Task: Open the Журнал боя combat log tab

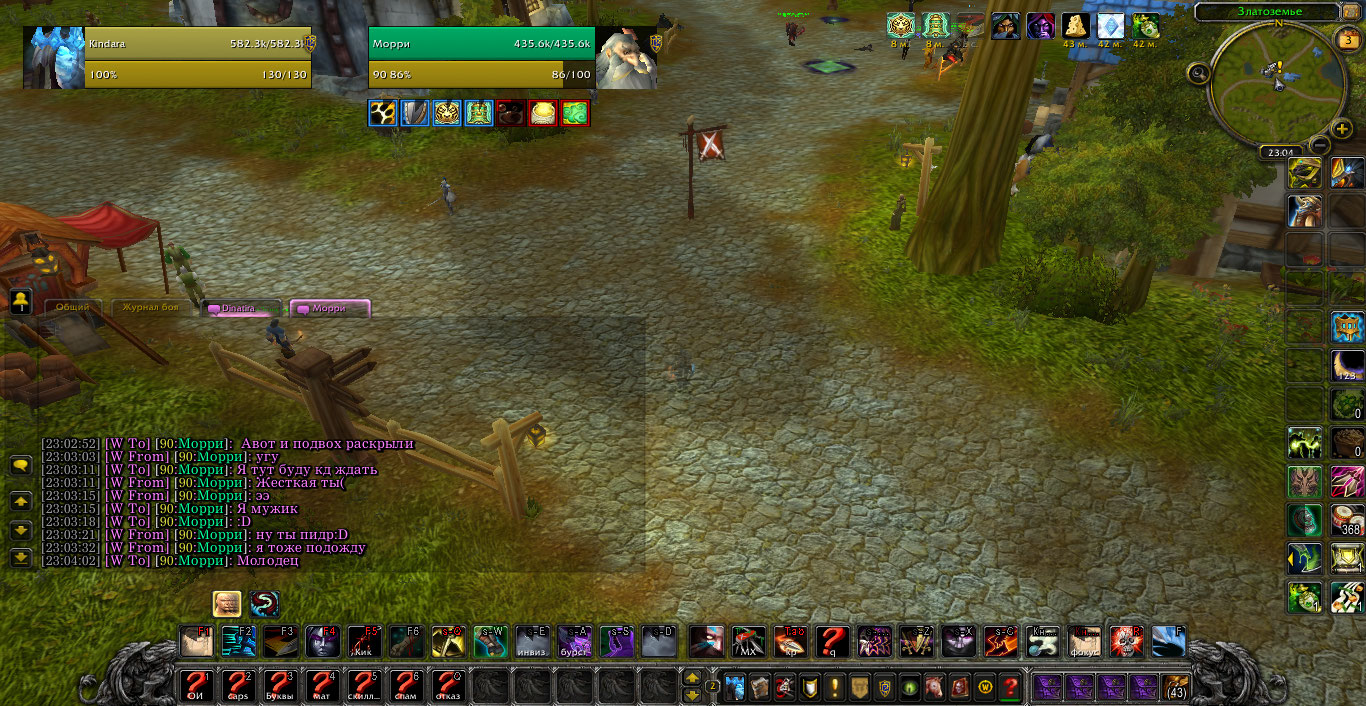Action: tap(150, 308)
